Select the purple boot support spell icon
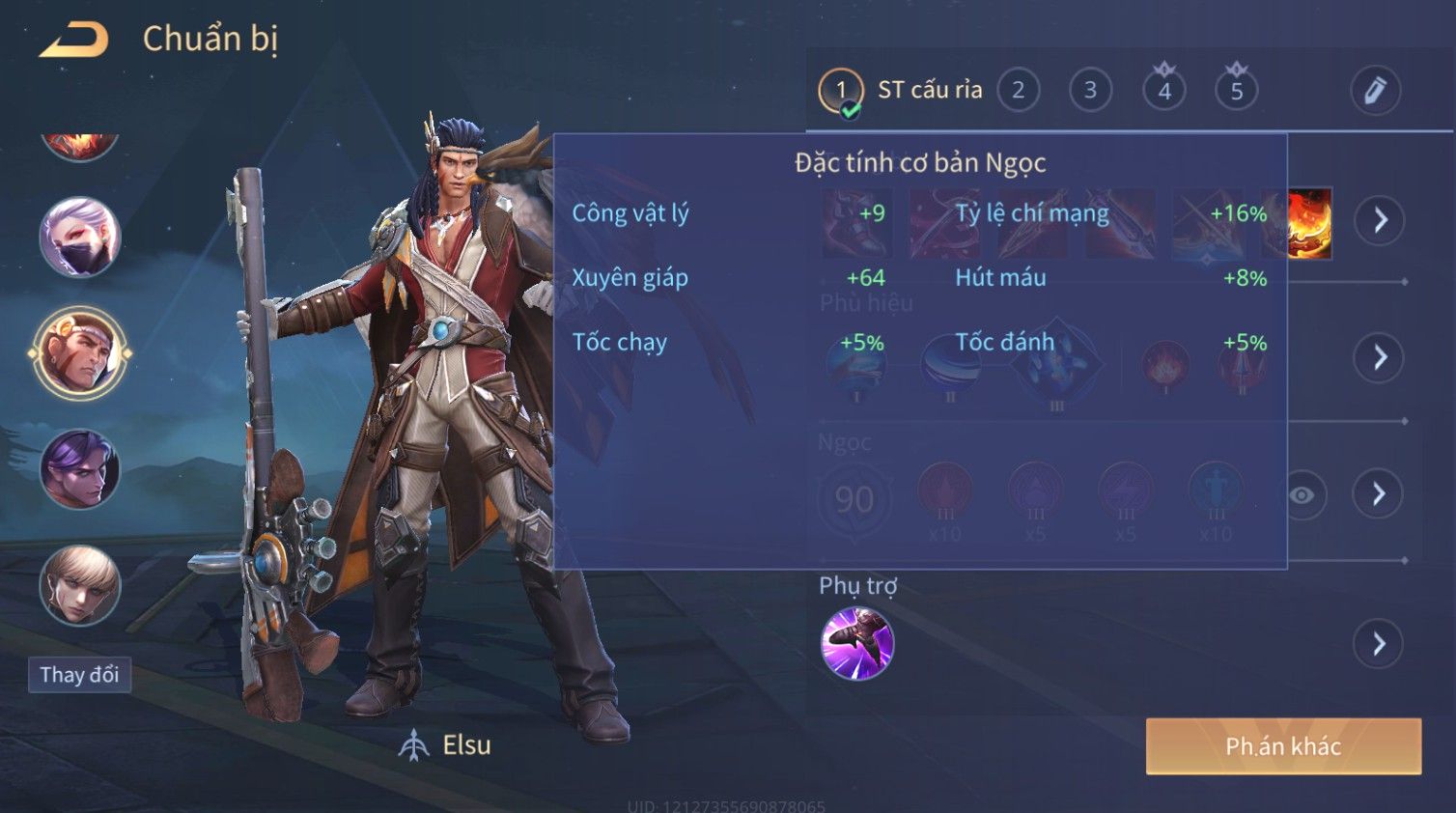The image size is (1456, 813). [856, 644]
